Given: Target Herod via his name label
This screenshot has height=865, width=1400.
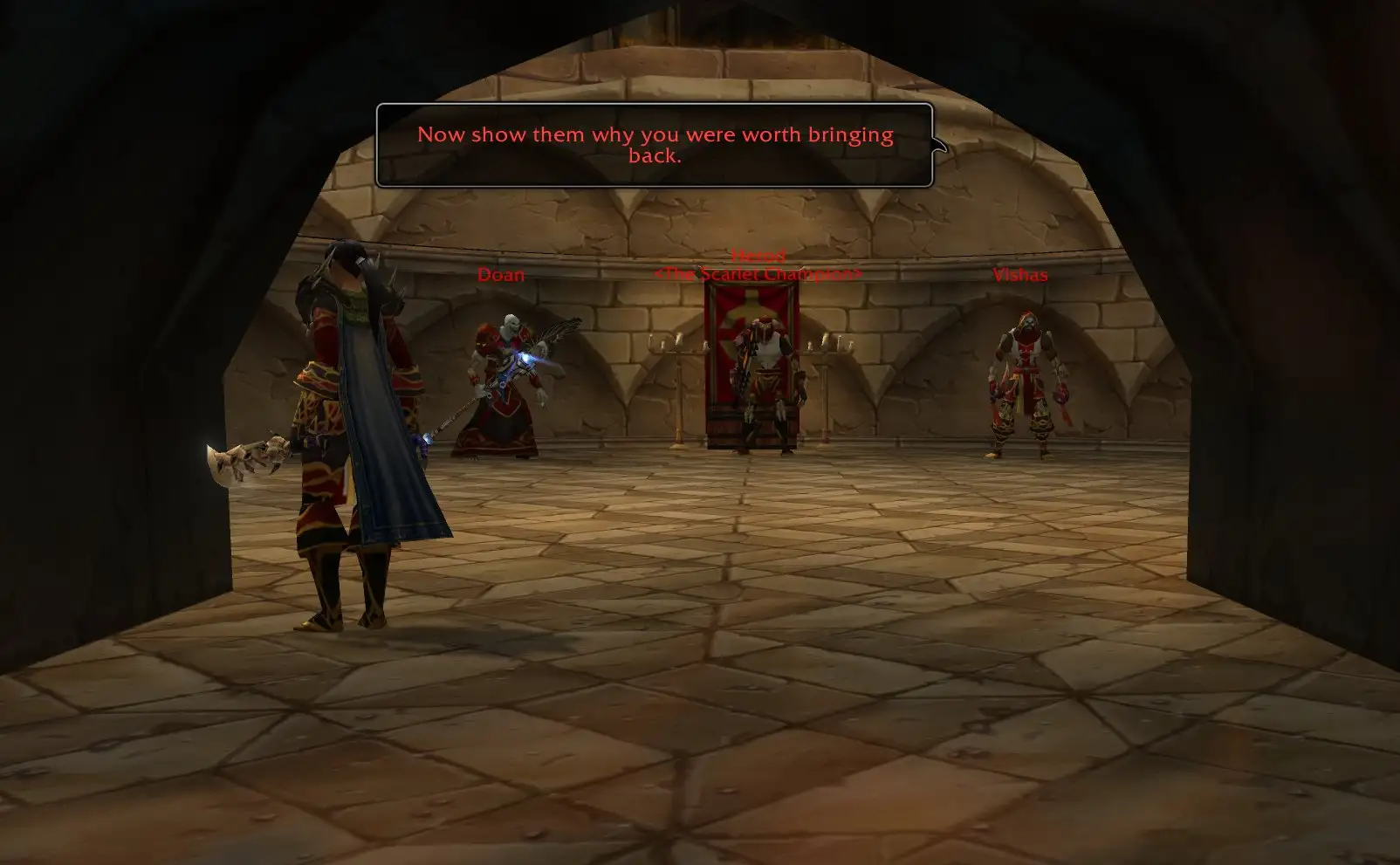Looking at the screenshot, I should point(758,256).
